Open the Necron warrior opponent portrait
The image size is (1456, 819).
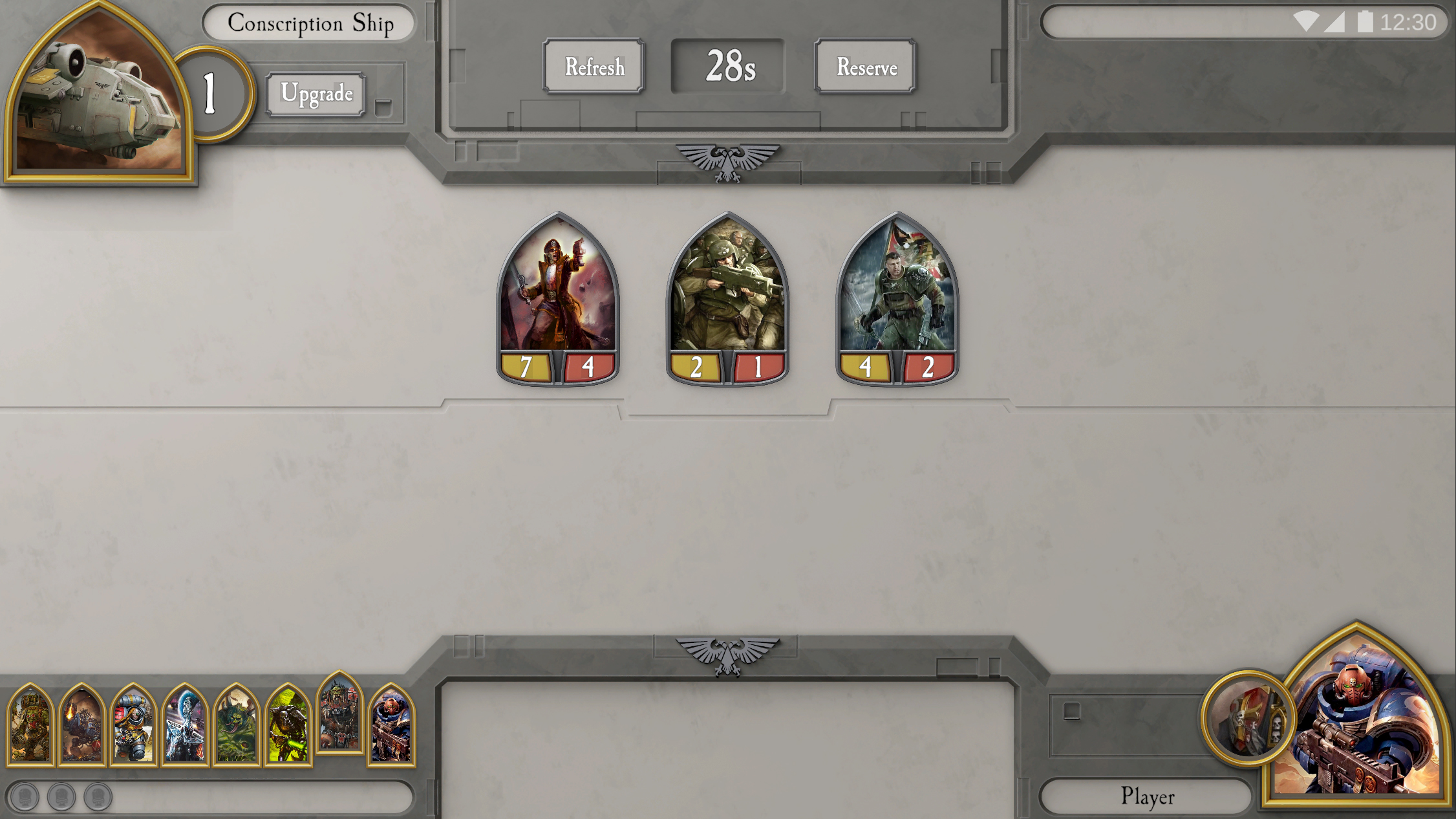click(x=288, y=725)
